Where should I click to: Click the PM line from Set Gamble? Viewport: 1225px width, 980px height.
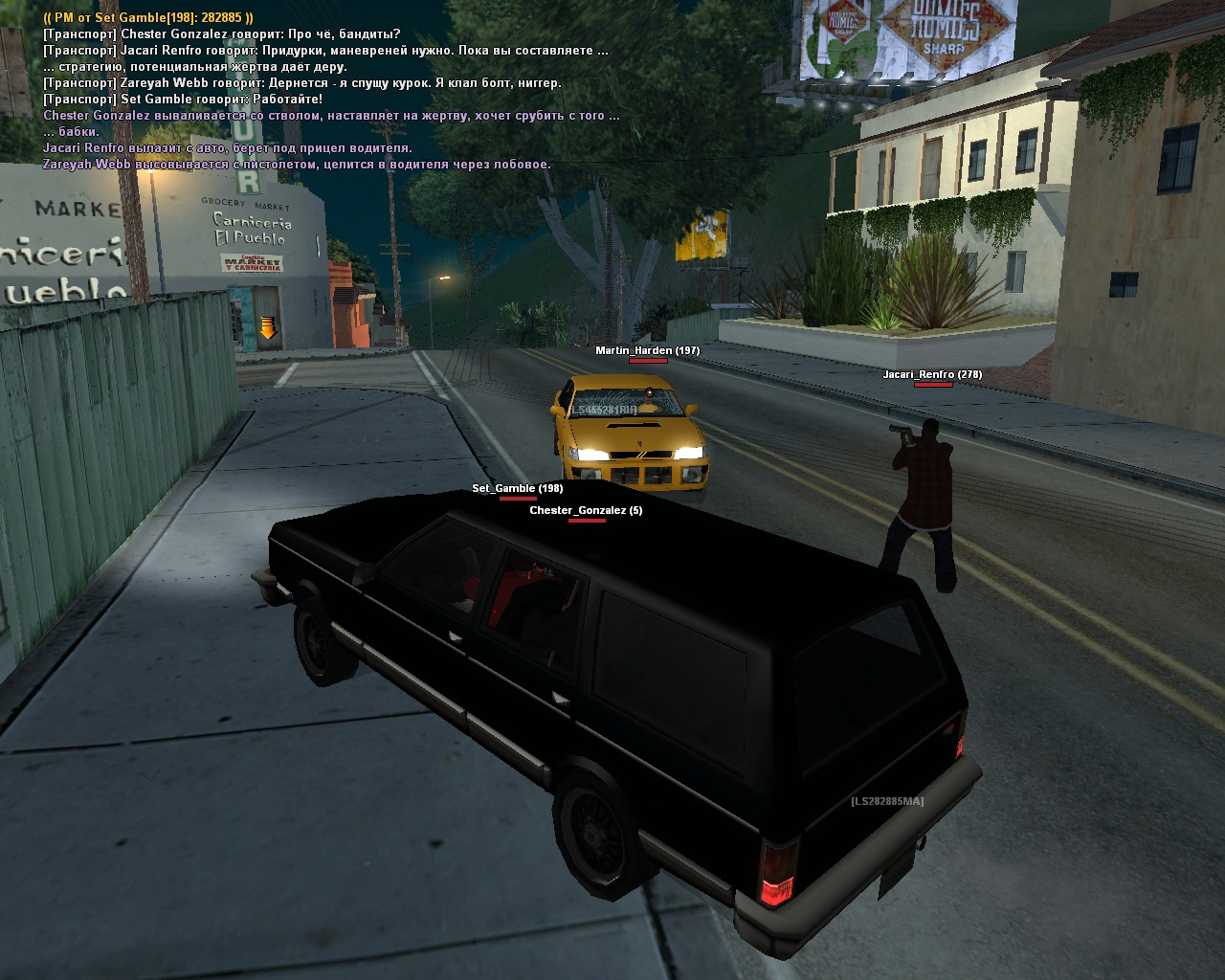148,17
